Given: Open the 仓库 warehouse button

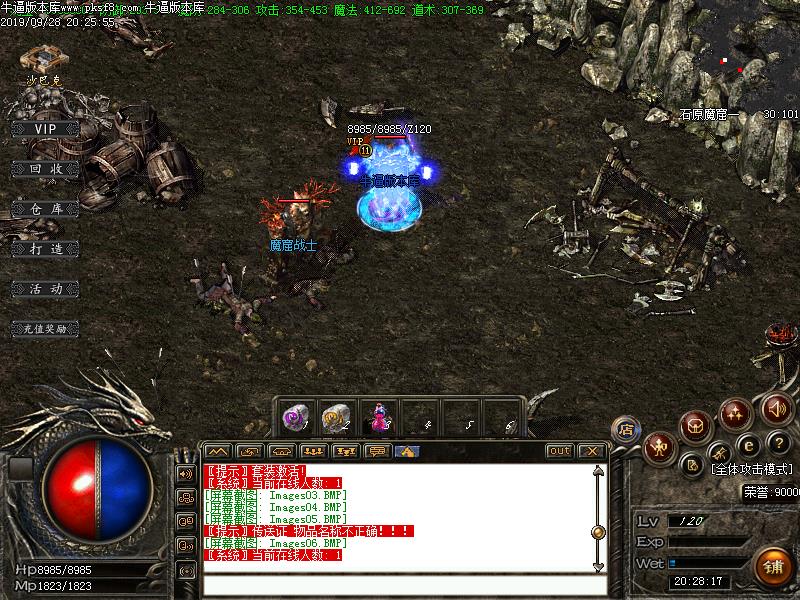Looking at the screenshot, I should point(45,208).
